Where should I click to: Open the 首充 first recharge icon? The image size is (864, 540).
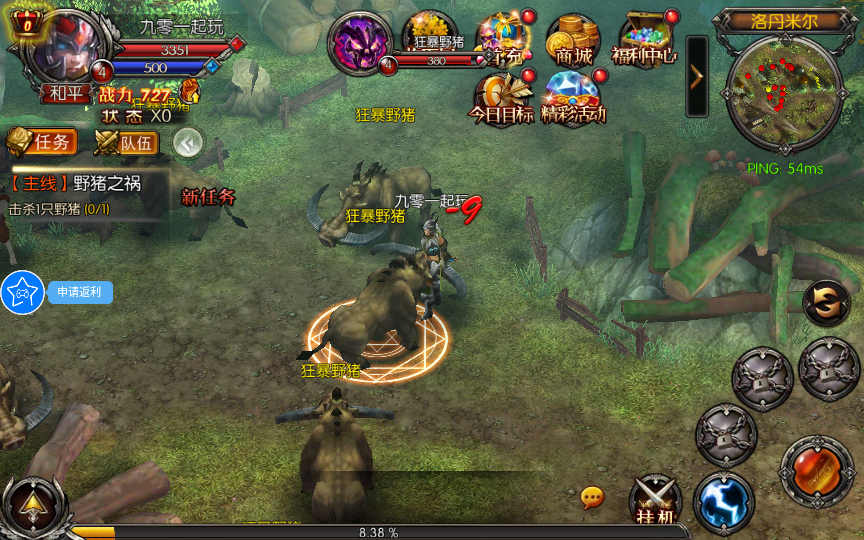coord(502,40)
